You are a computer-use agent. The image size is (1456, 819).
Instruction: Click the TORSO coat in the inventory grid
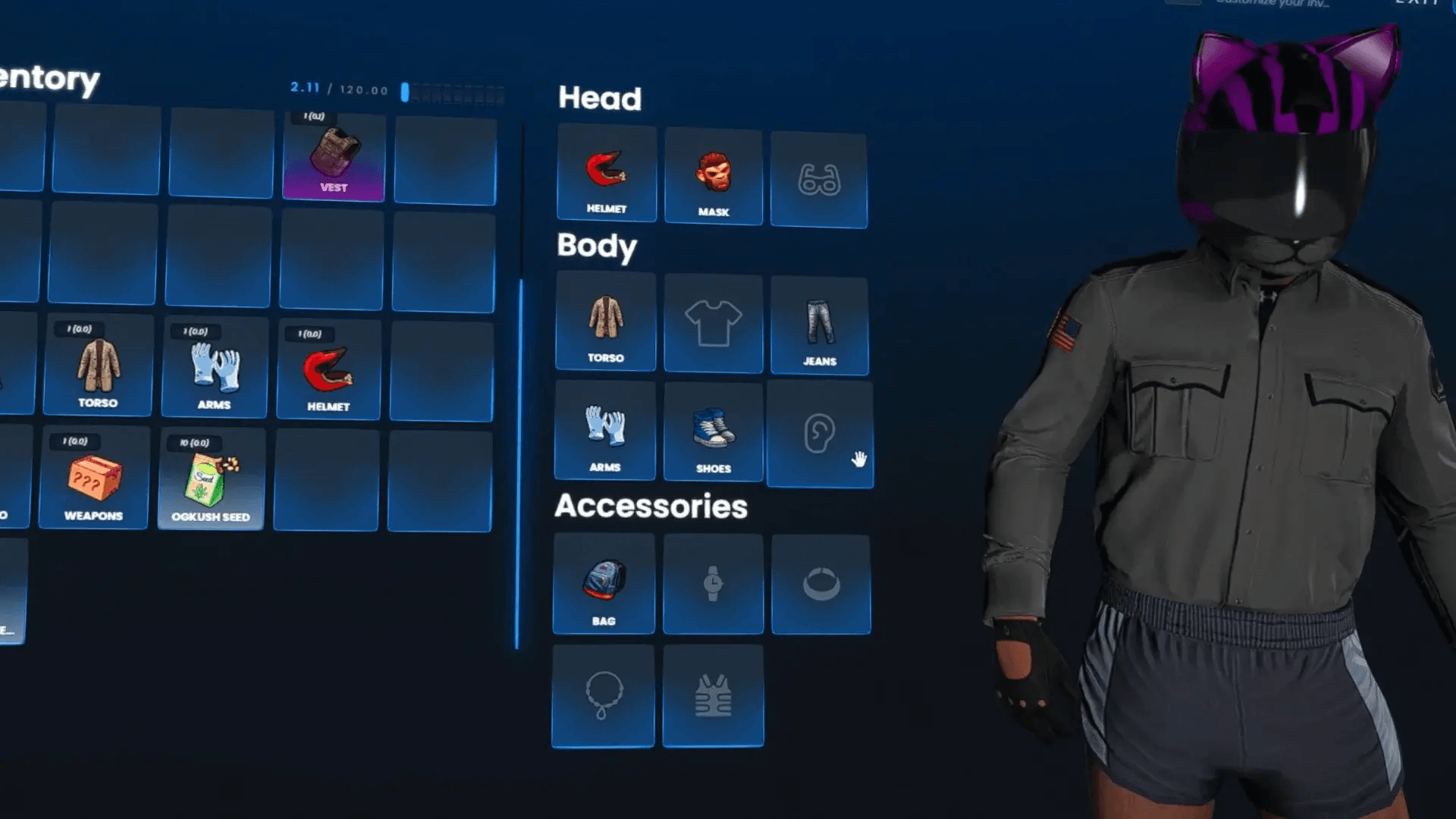(x=97, y=368)
